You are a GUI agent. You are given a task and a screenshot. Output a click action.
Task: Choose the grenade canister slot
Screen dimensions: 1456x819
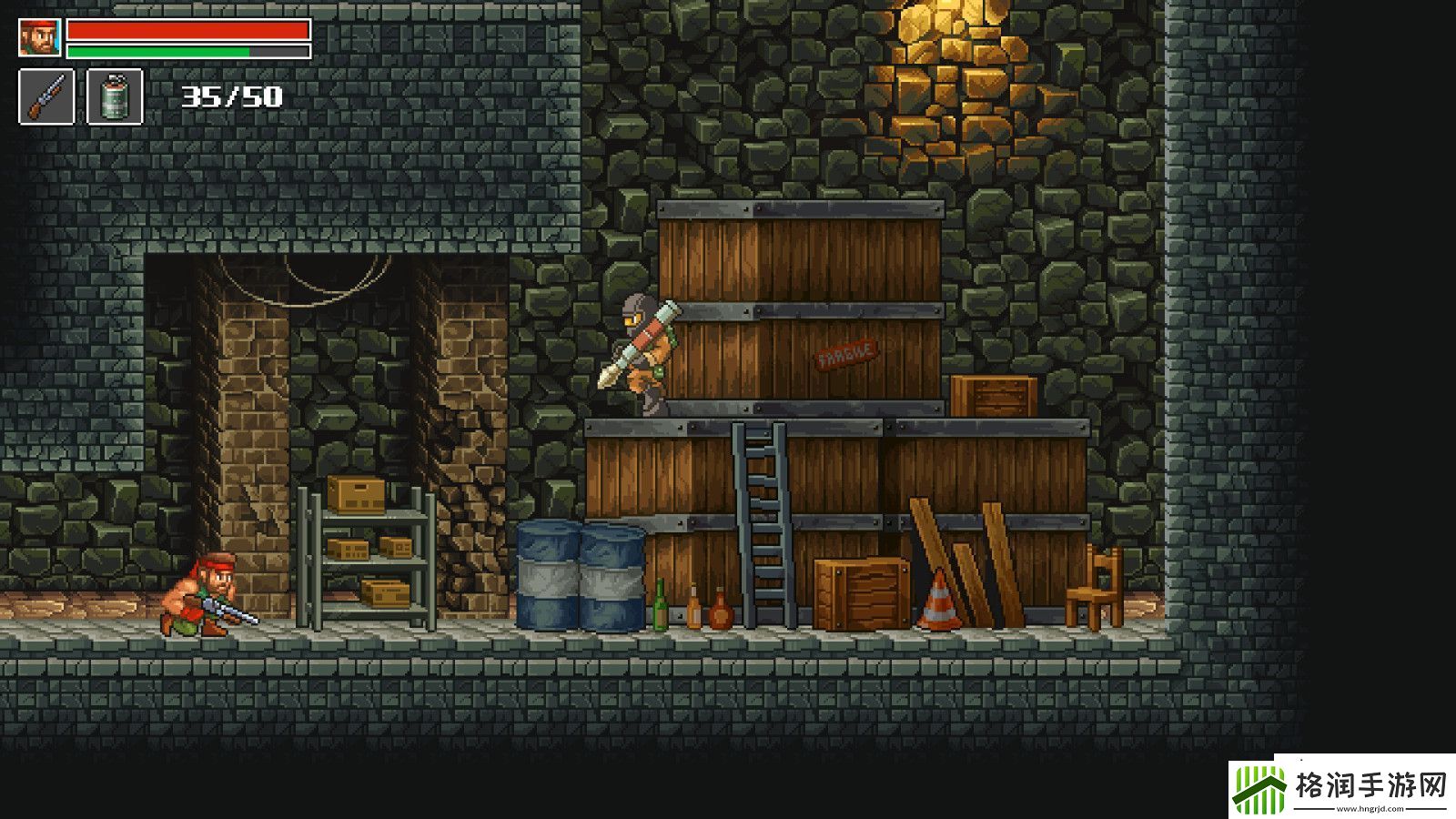pos(115,96)
